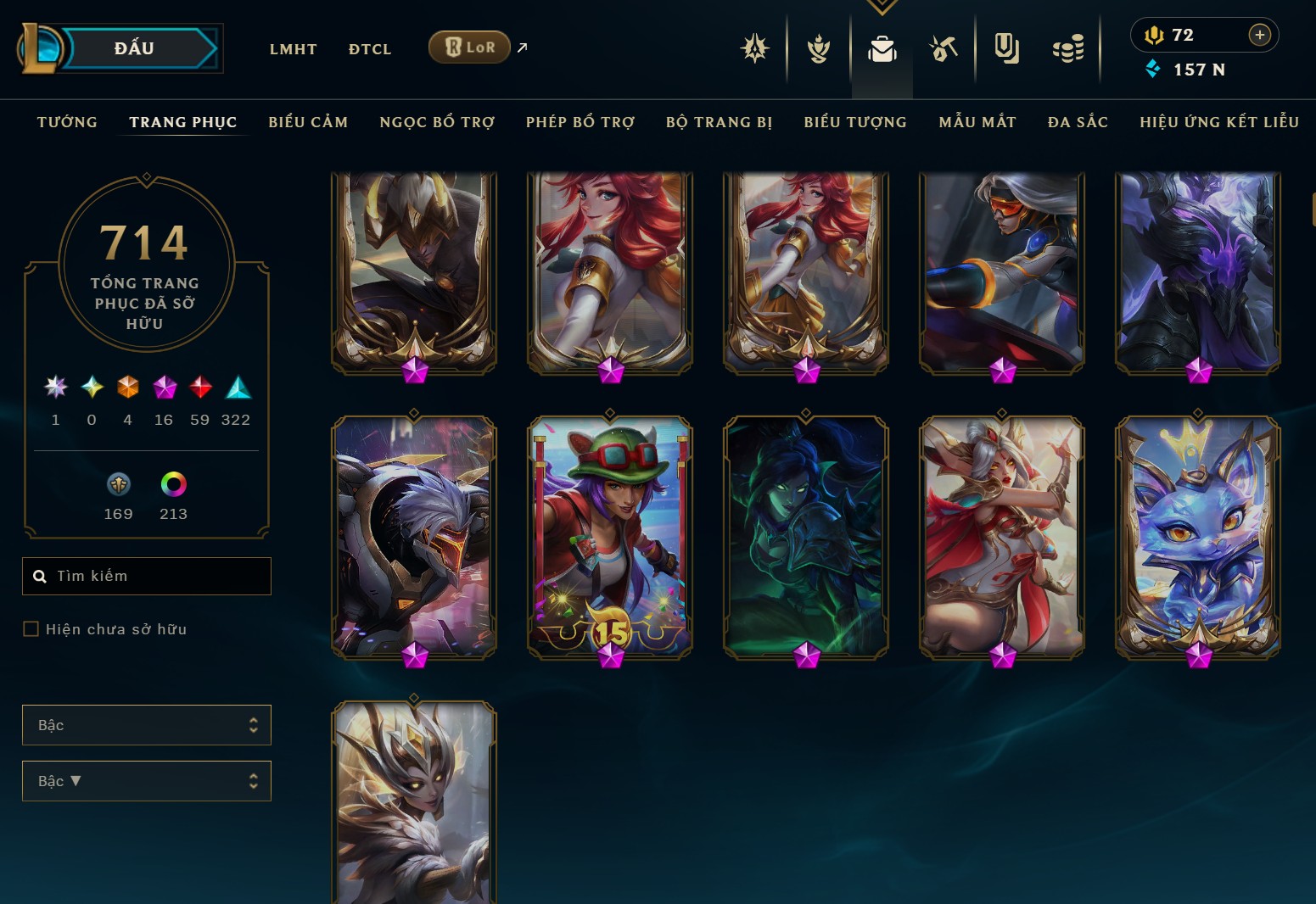Collapse the panel using the top-center arrow
The width and height of the screenshot is (1316, 904).
tap(882, 7)
